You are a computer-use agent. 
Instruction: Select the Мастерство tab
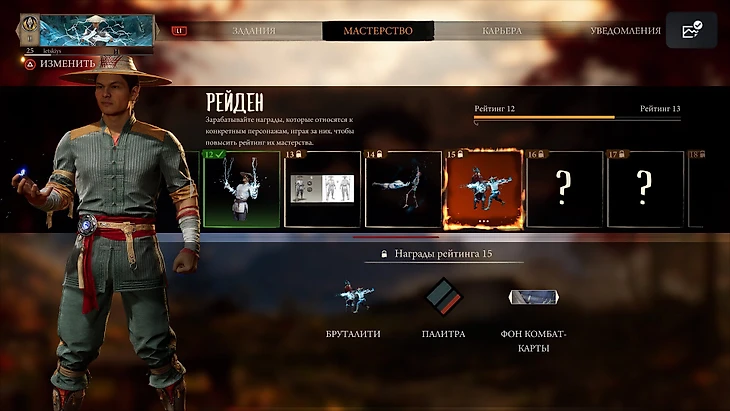coord(378,31)
